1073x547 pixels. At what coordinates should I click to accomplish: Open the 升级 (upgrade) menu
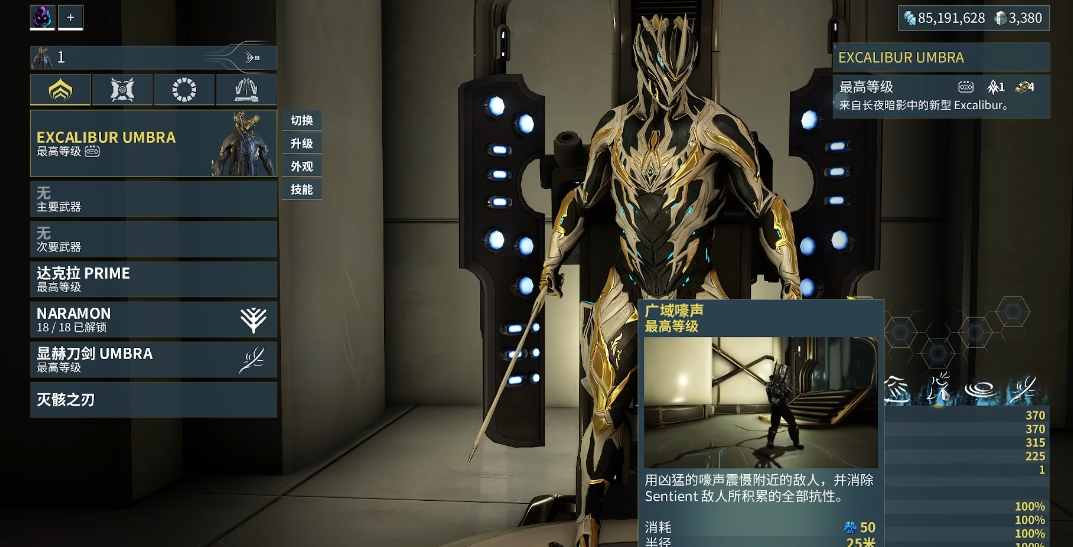(x=302, y=144)
